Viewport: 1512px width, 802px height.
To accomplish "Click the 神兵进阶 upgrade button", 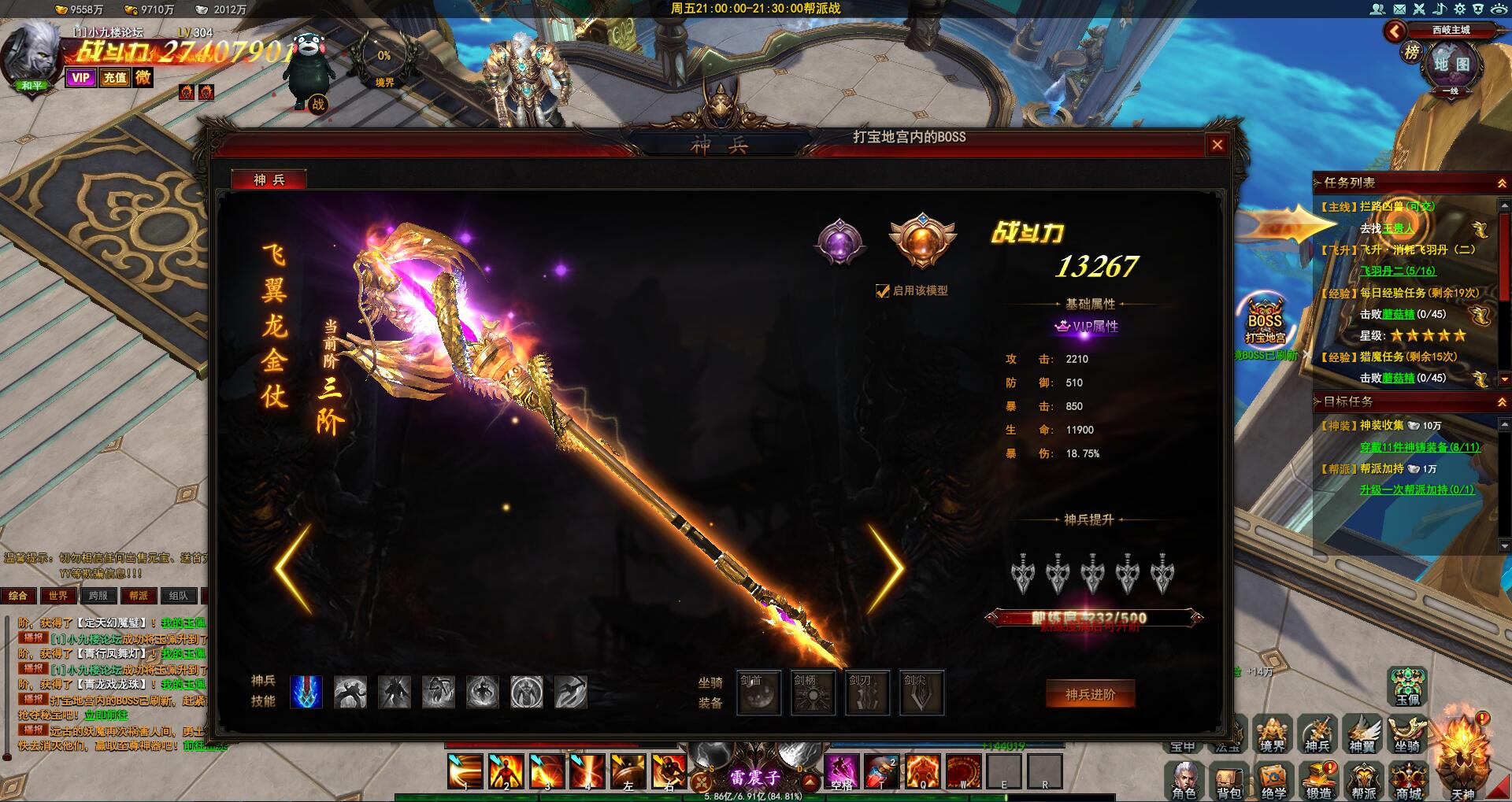I will pyautogui.click(x=1090, y=694).
